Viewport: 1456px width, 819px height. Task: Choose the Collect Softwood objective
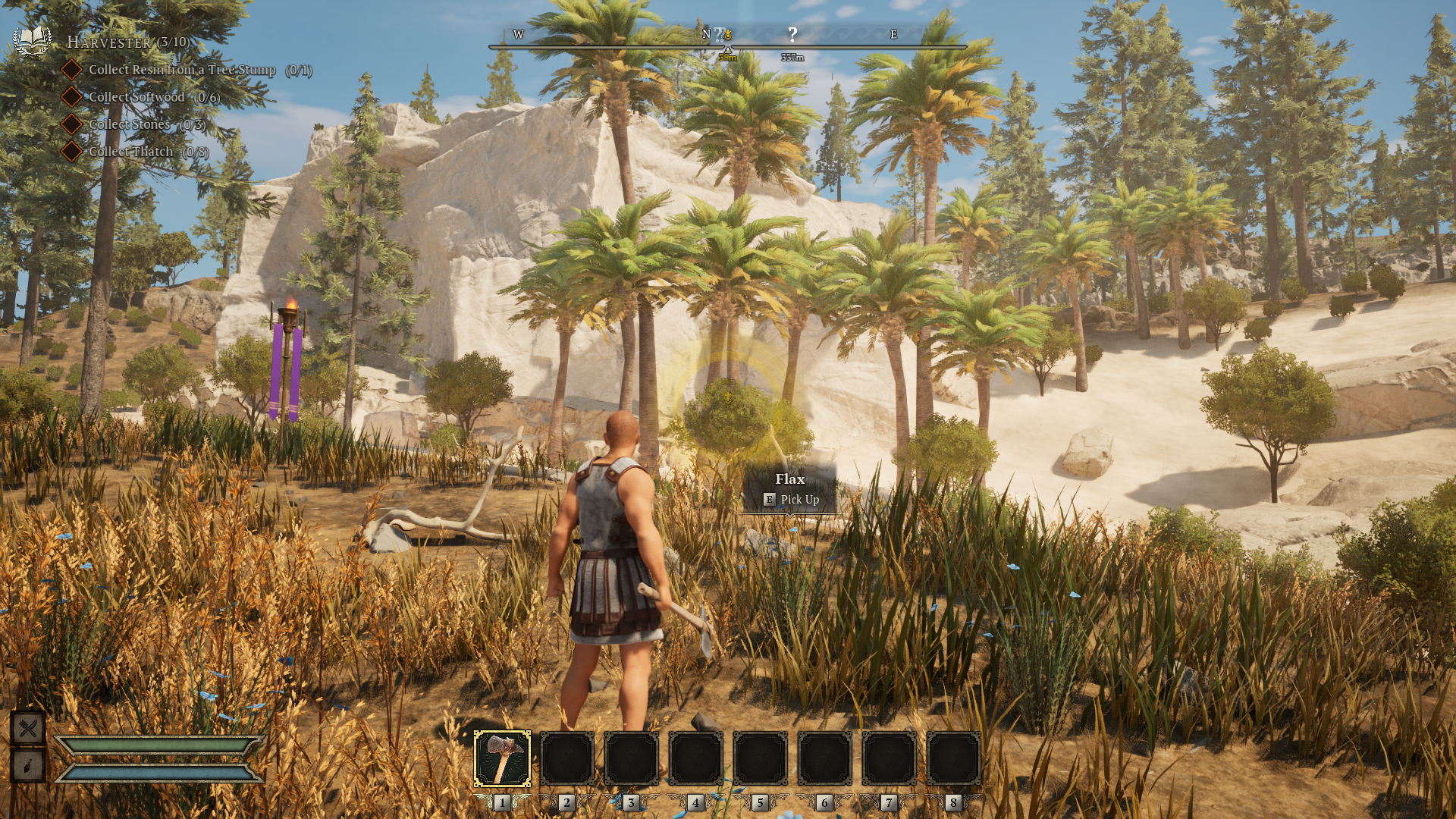click(154, 97)
